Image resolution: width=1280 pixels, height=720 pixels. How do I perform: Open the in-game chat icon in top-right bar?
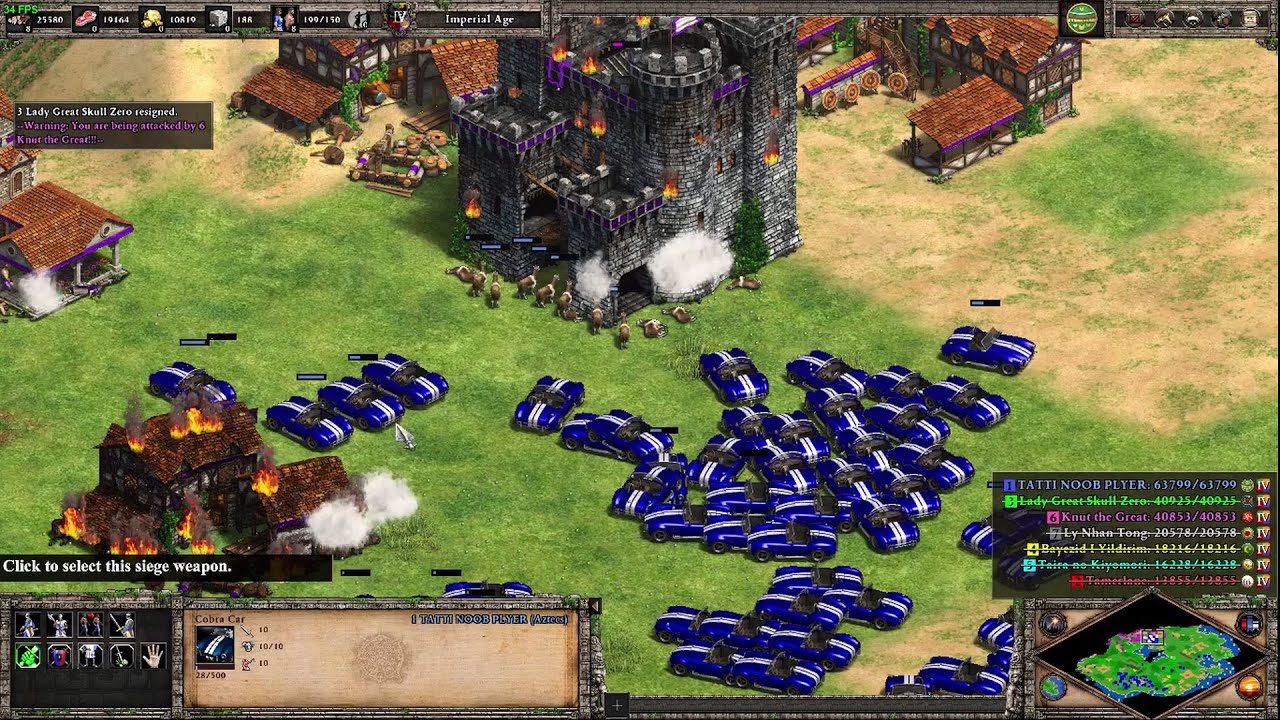point(1192,19)
